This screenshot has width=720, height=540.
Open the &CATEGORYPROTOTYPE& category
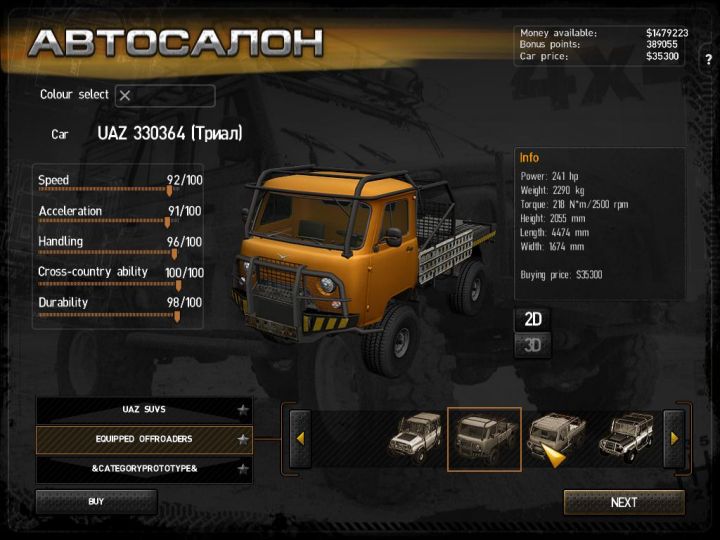(x=143, y=468)
